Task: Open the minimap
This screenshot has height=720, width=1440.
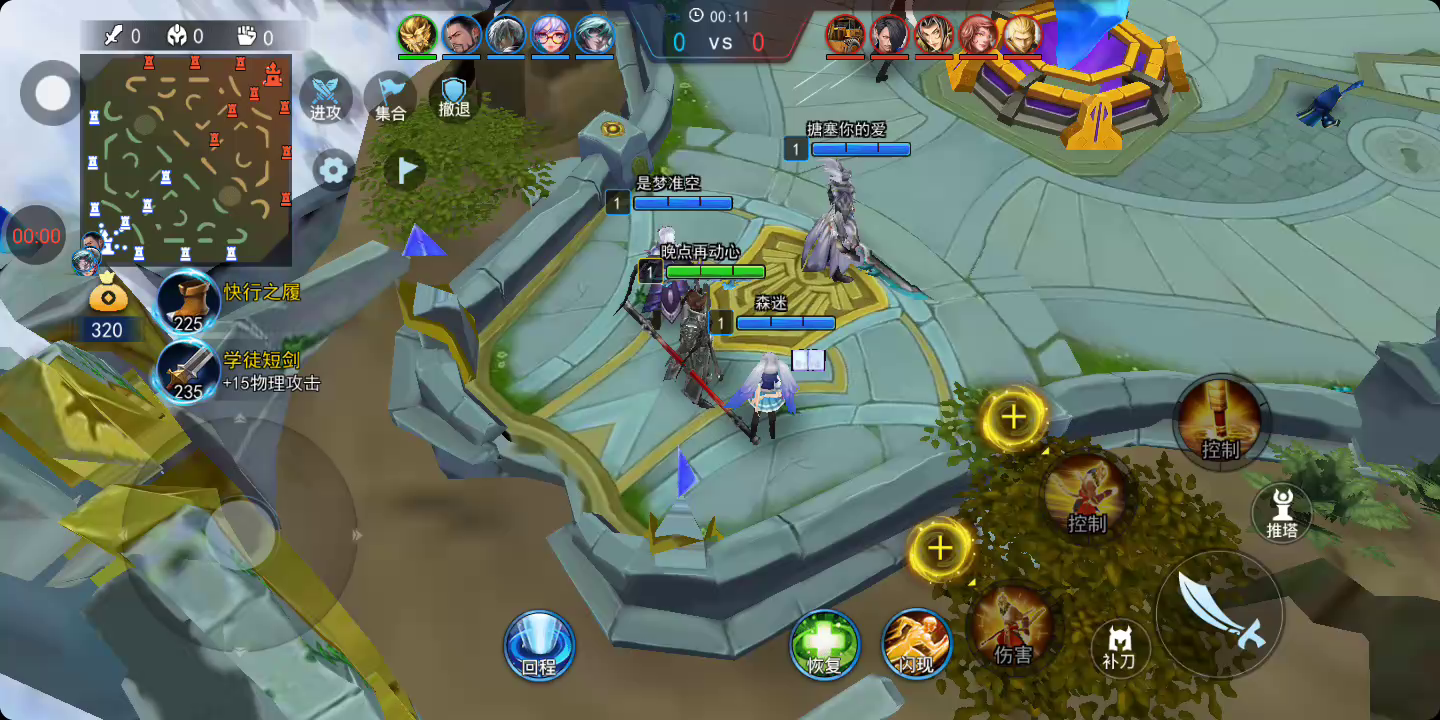Action: 186,160
